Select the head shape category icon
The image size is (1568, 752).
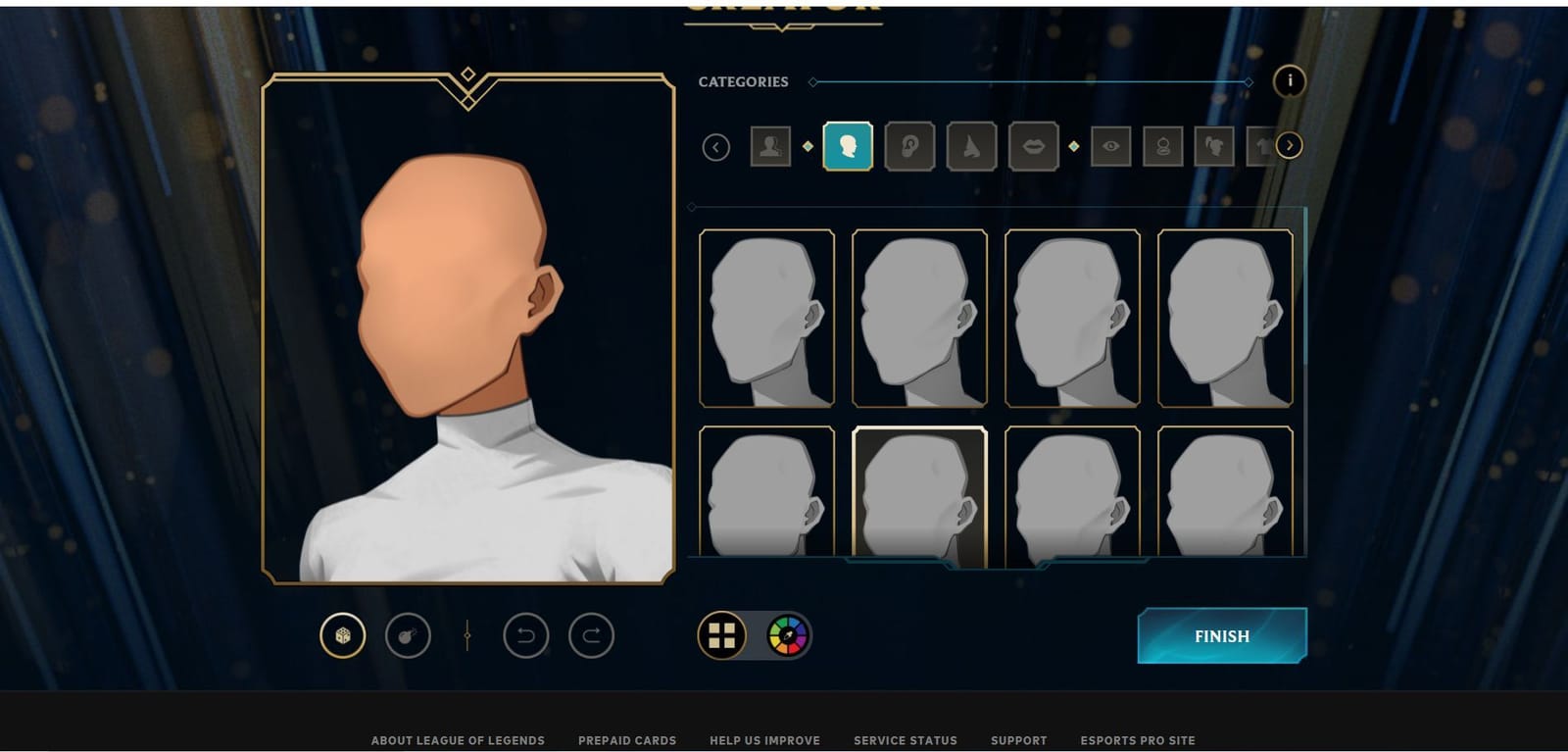click(x=849, y=148)
